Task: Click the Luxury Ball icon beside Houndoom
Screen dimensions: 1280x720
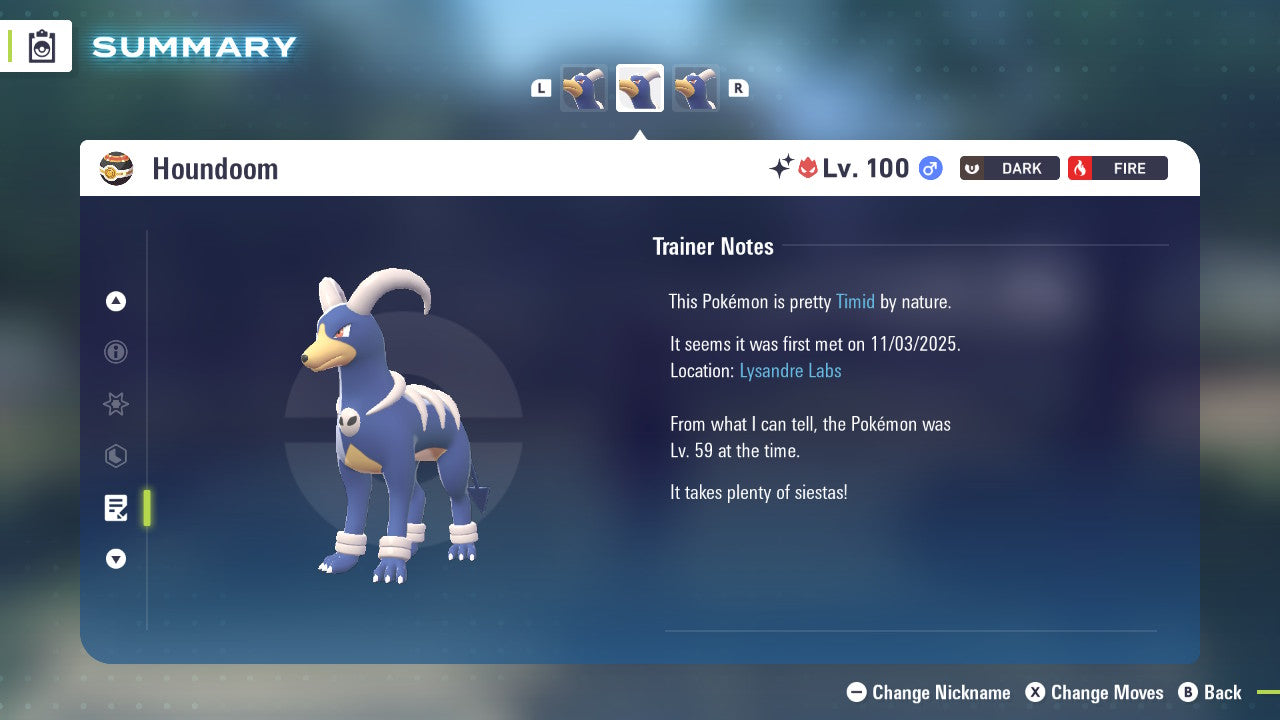Action: click(115, 168)
